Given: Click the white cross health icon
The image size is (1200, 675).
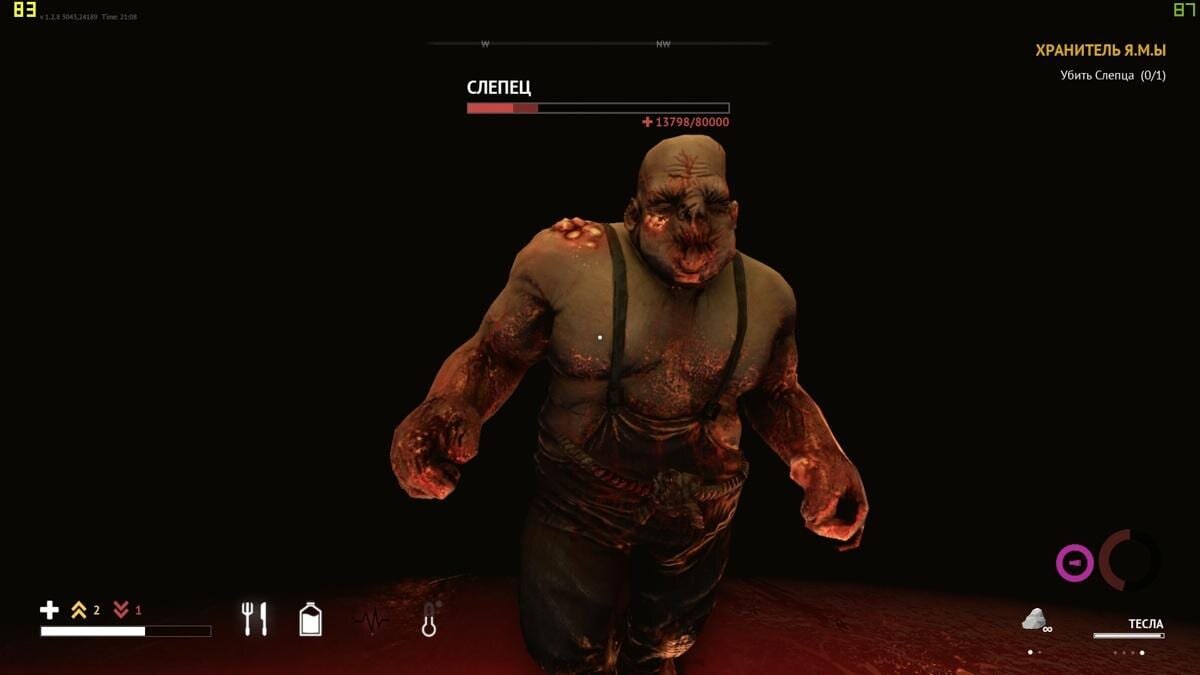Looking at the screenshot, I should (x=49, y=610).
